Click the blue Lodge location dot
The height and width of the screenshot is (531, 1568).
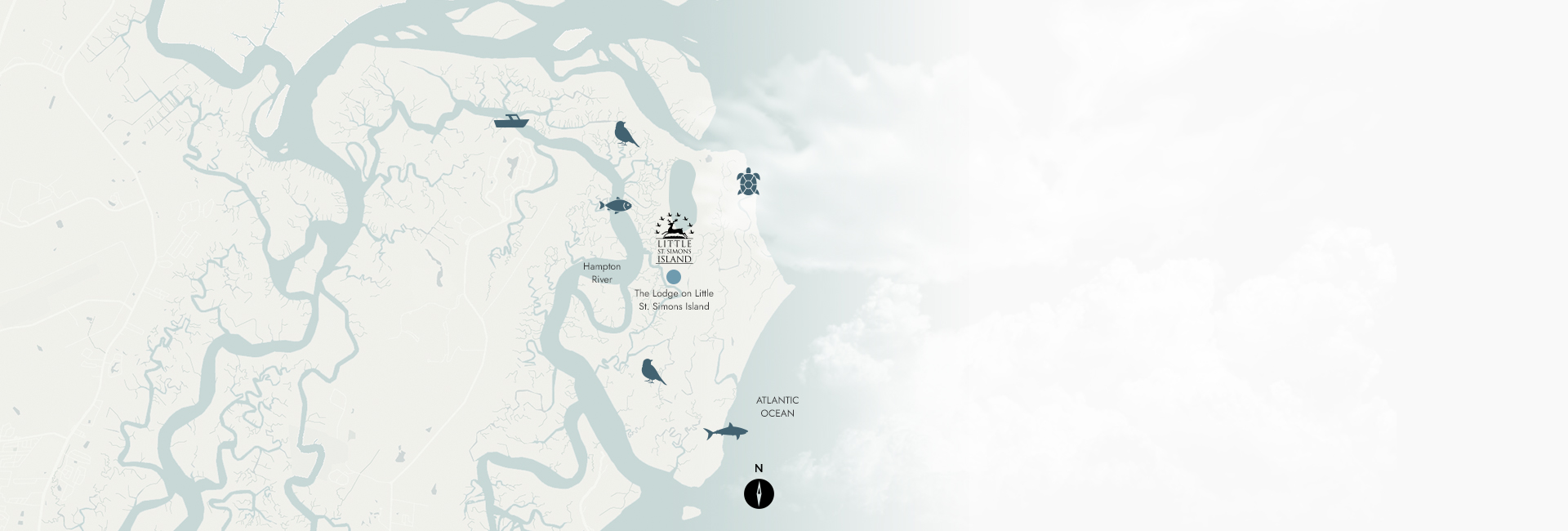click(674, 277)
